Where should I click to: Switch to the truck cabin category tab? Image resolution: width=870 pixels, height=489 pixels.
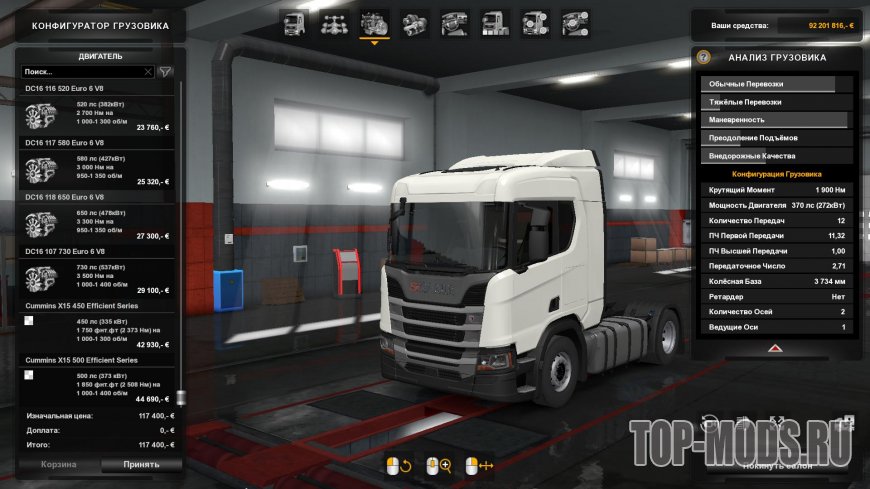tap(293, 22)
